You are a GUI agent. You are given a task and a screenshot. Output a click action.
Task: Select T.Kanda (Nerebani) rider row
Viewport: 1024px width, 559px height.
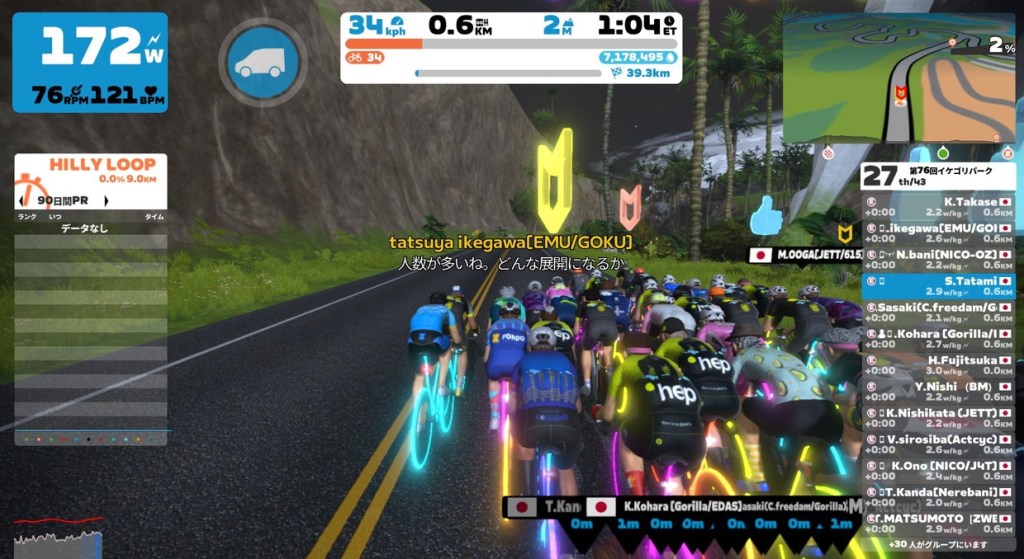click(x=938, y=496)
